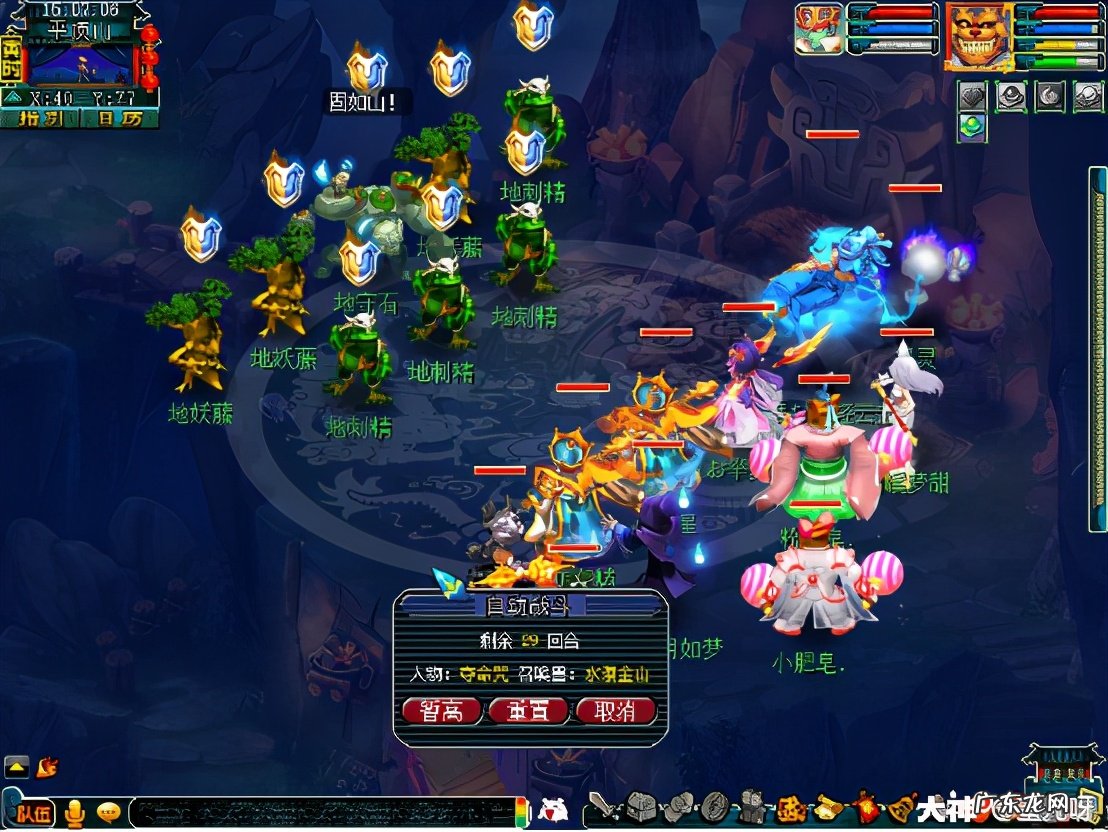Select the pet portrait with the red mask
The height and width of the screenshot is (832, 1108).
(x=819, y=29)
